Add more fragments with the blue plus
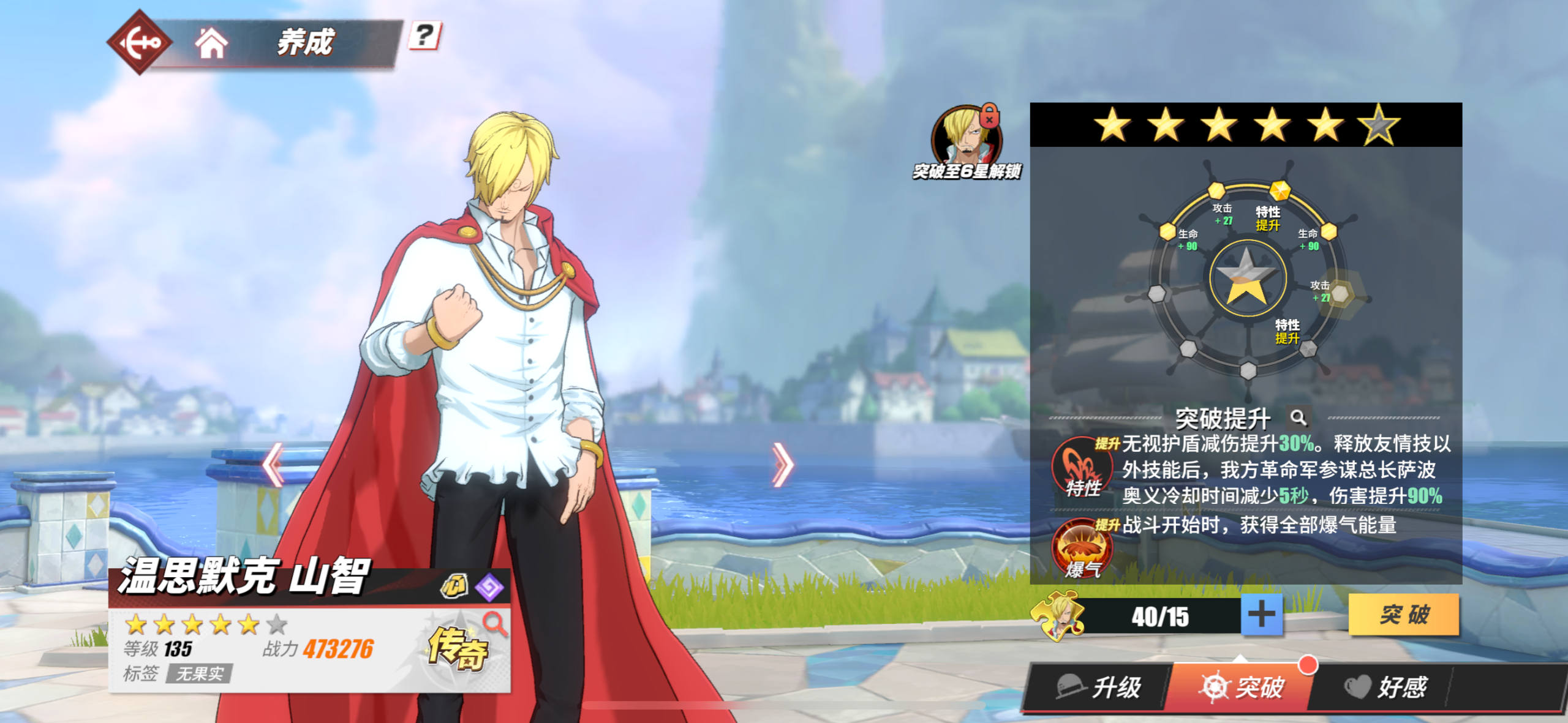This screenshot has height=723, width=1568. (x=1261, y=614)
